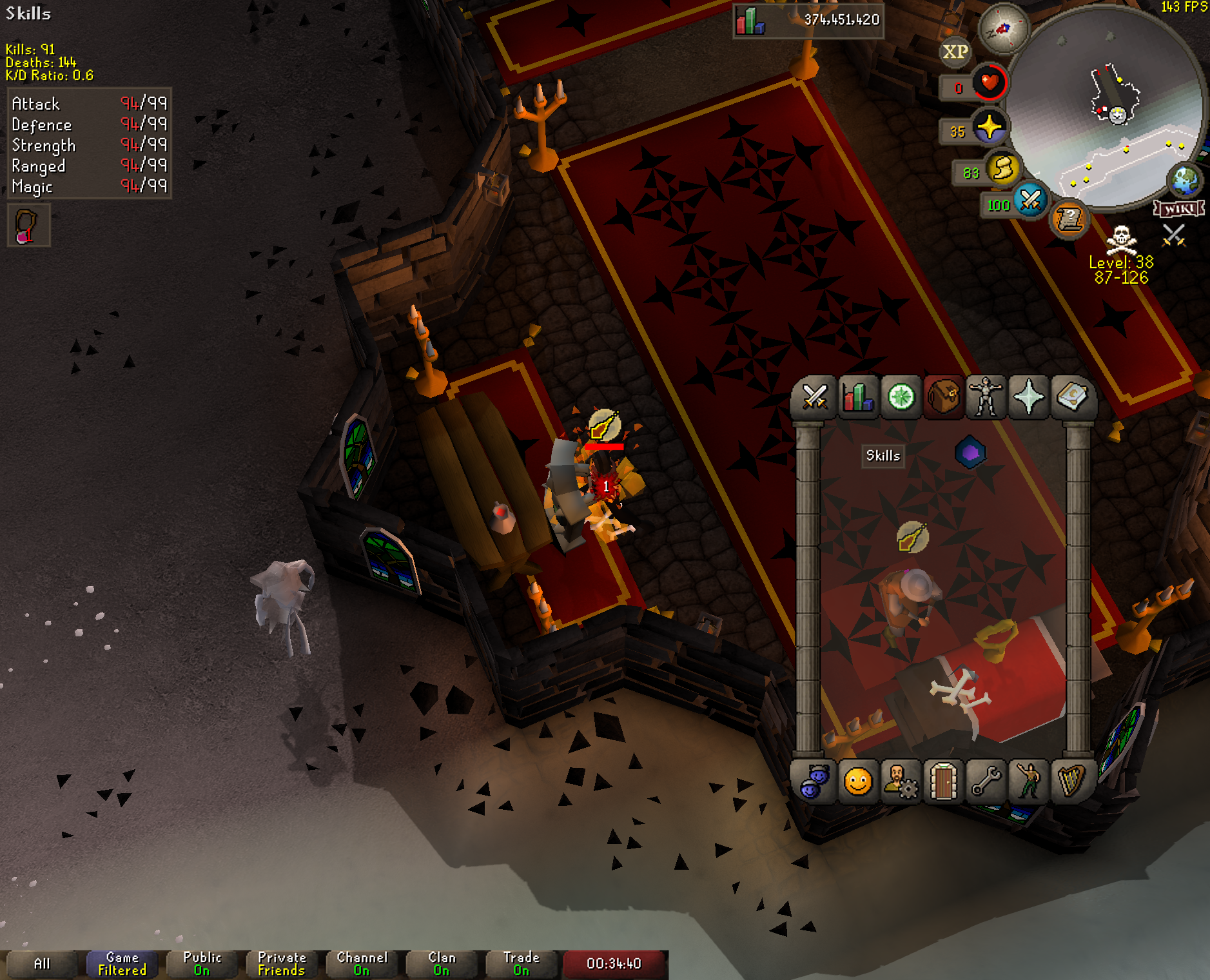
Task: Open the Quest List tab
Action: point(901,397)
